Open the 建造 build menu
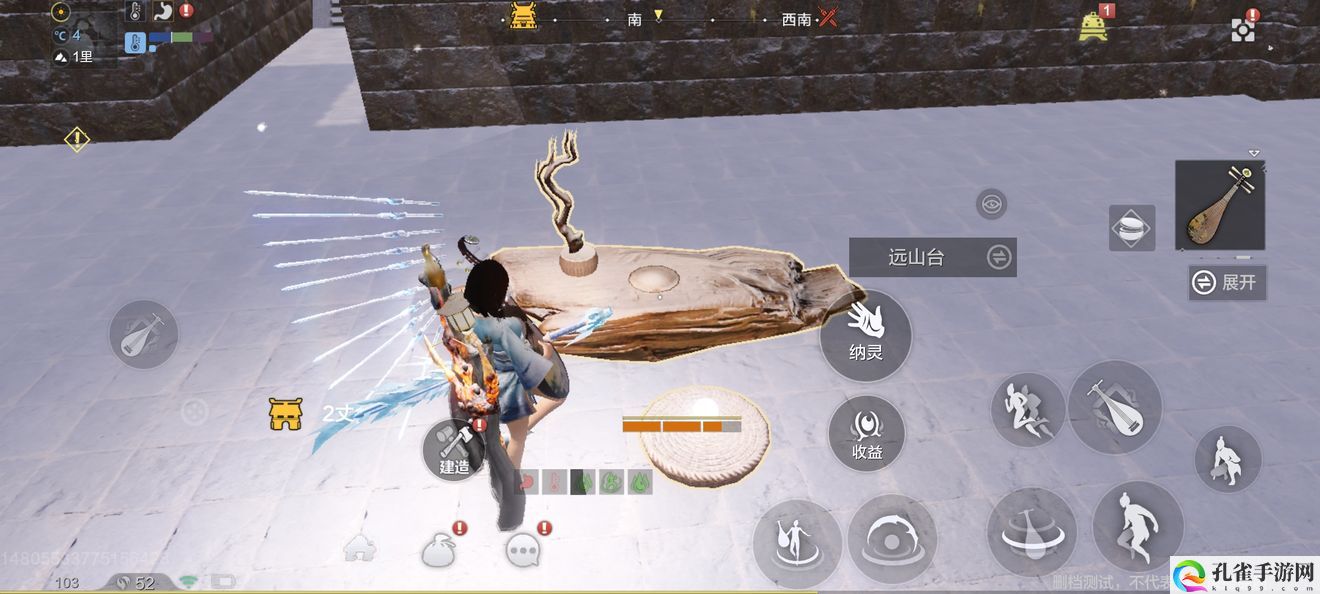The width and height of the screenshot is (1320, 594). click(455, 449)
